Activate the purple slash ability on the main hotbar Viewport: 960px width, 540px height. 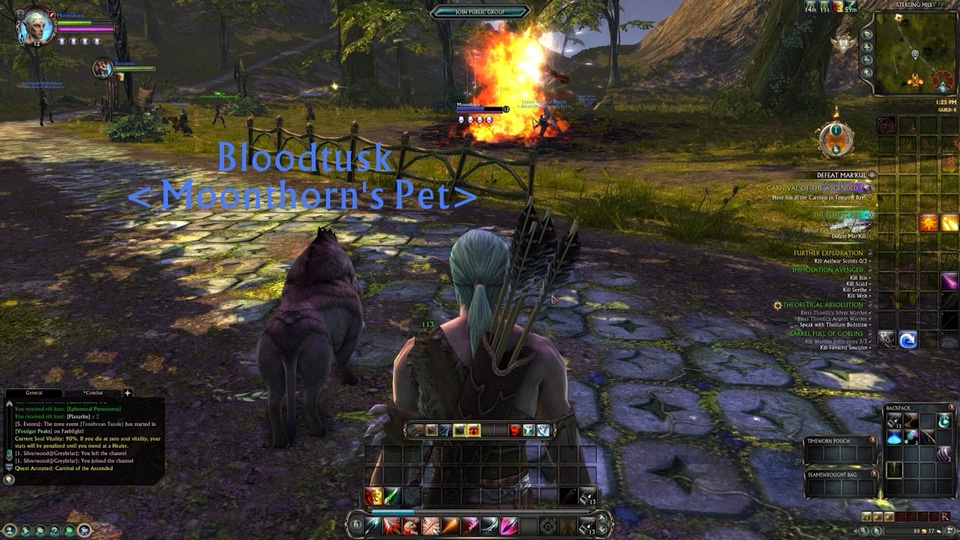pyautogui.click(x=508, y=525)
